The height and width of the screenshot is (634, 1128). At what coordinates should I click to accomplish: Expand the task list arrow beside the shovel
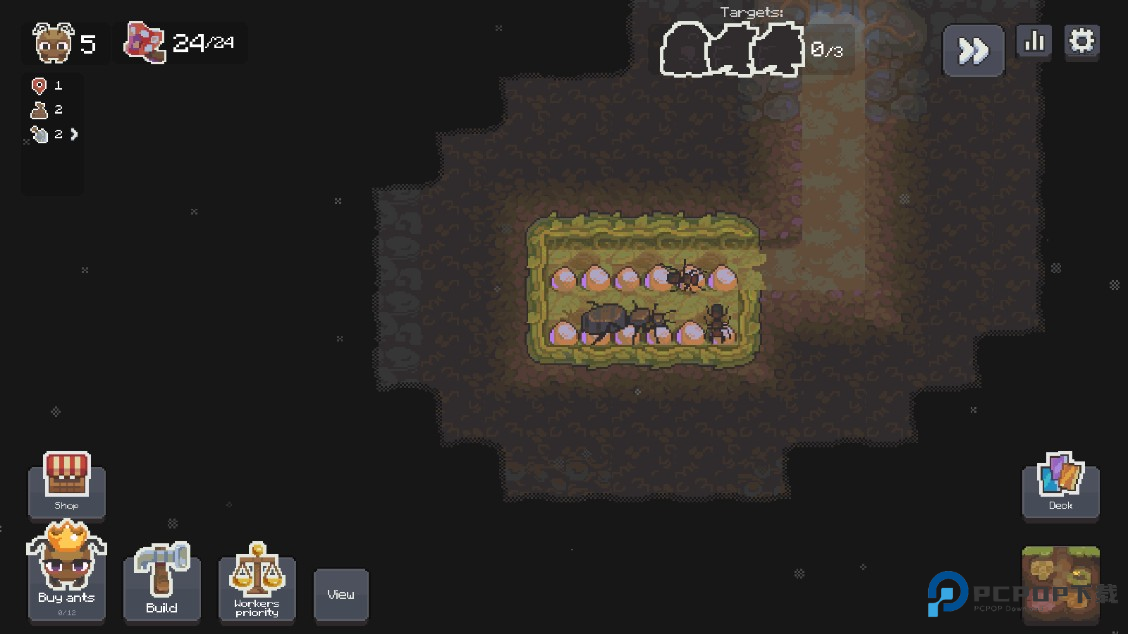click(74, 134)
